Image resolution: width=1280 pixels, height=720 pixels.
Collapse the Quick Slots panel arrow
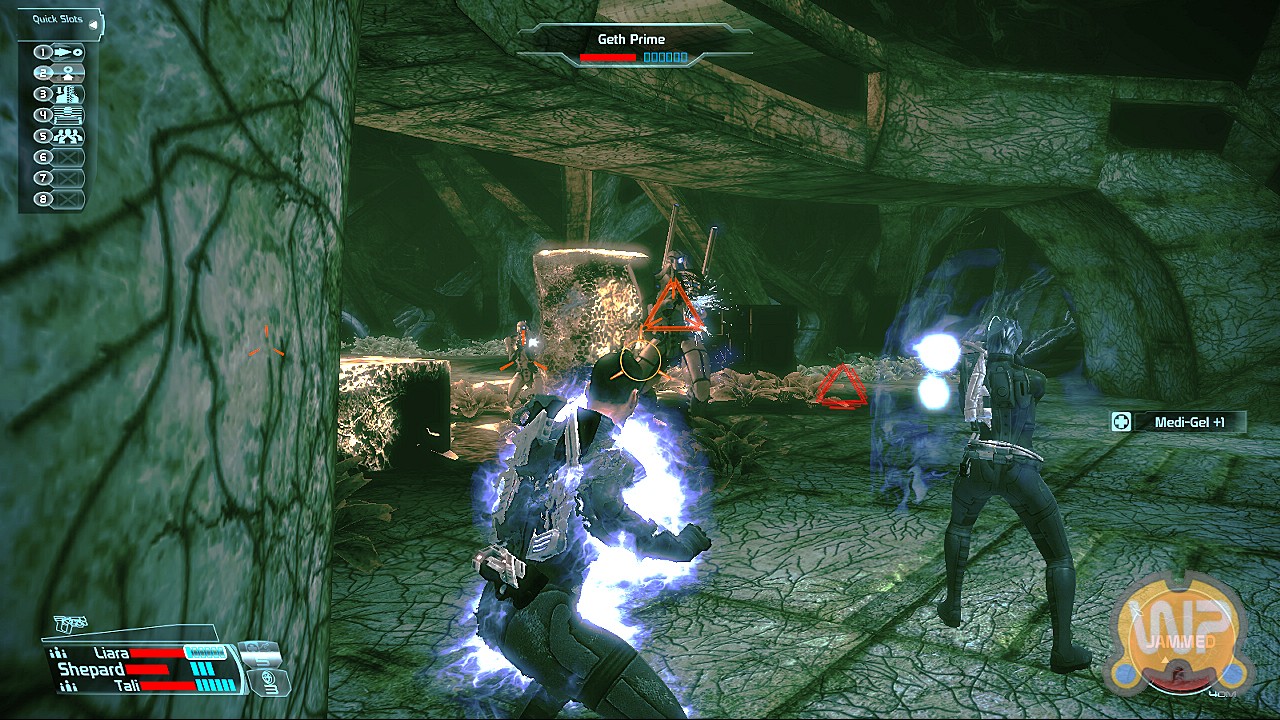click(x=93, y=24)
